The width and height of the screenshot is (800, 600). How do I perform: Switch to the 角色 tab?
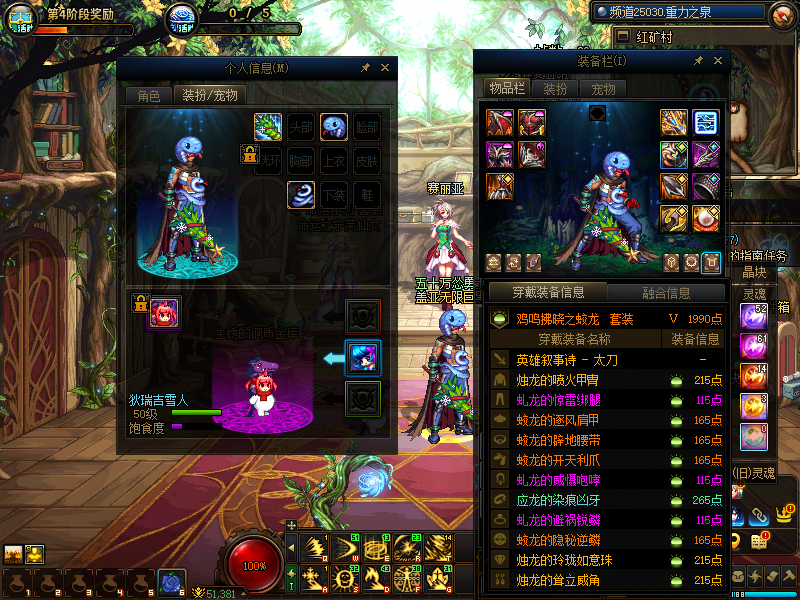[148, 96]
